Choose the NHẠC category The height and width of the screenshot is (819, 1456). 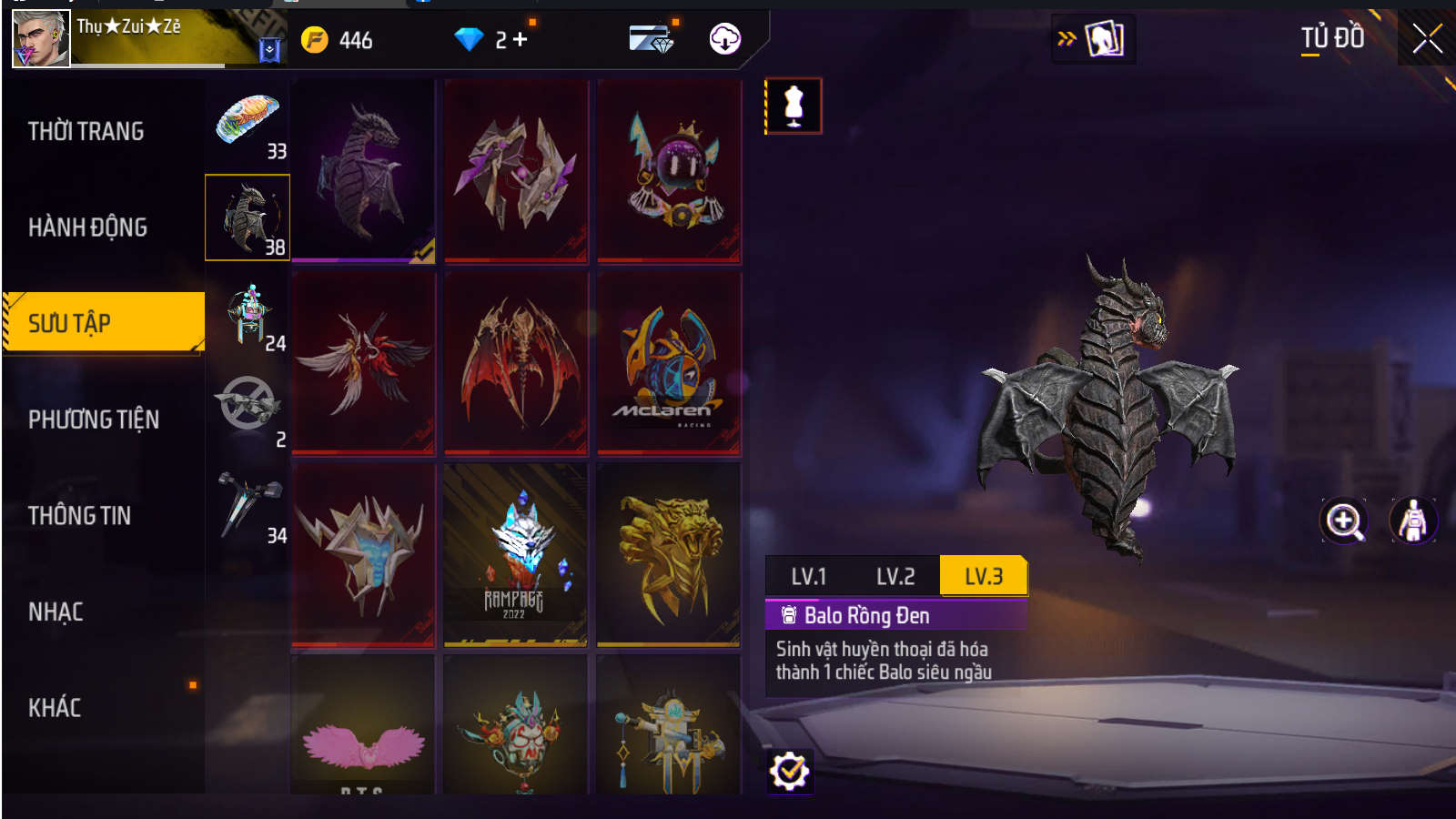coord(56,612)
